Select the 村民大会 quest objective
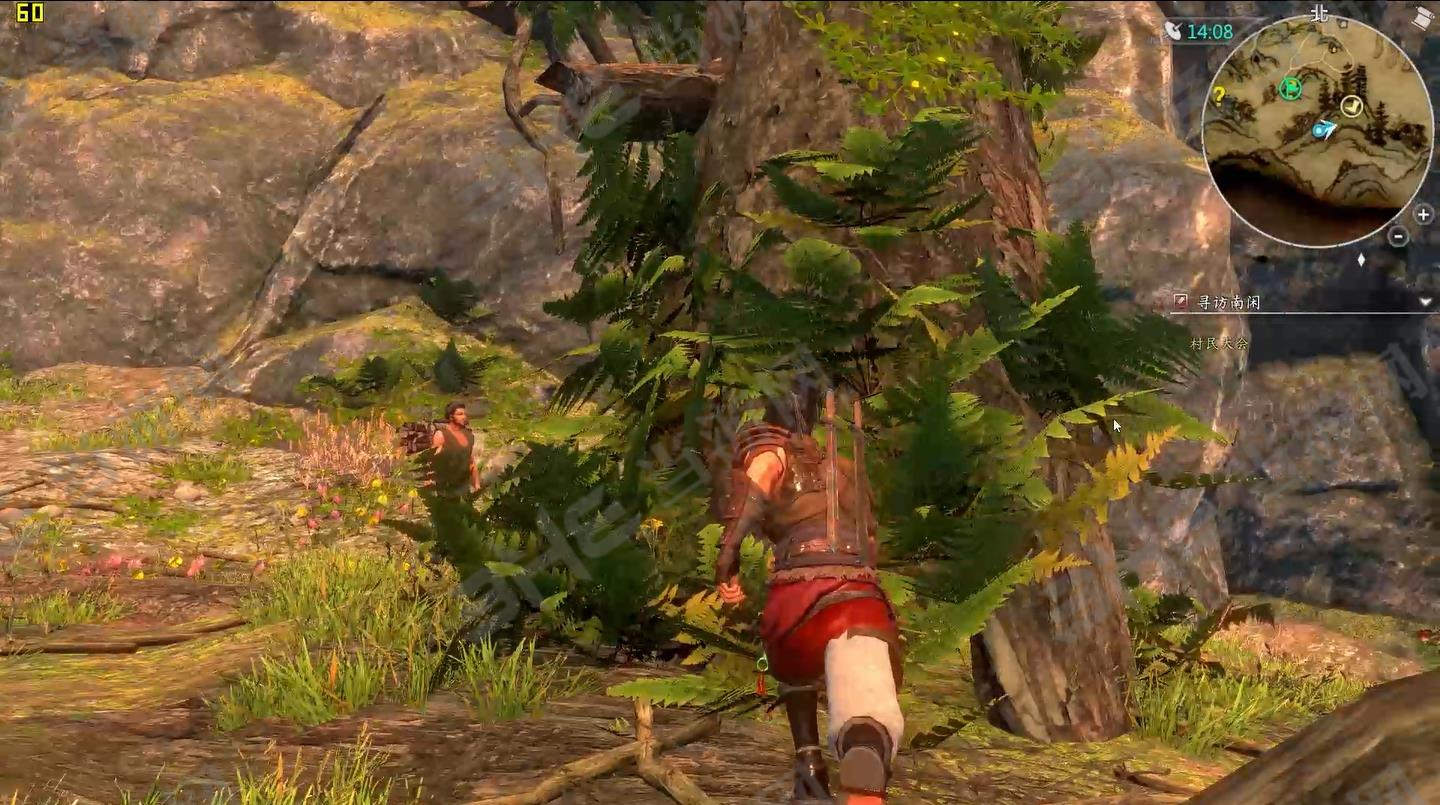This screenshot has width=1440, height=805. coord(1219,343)
